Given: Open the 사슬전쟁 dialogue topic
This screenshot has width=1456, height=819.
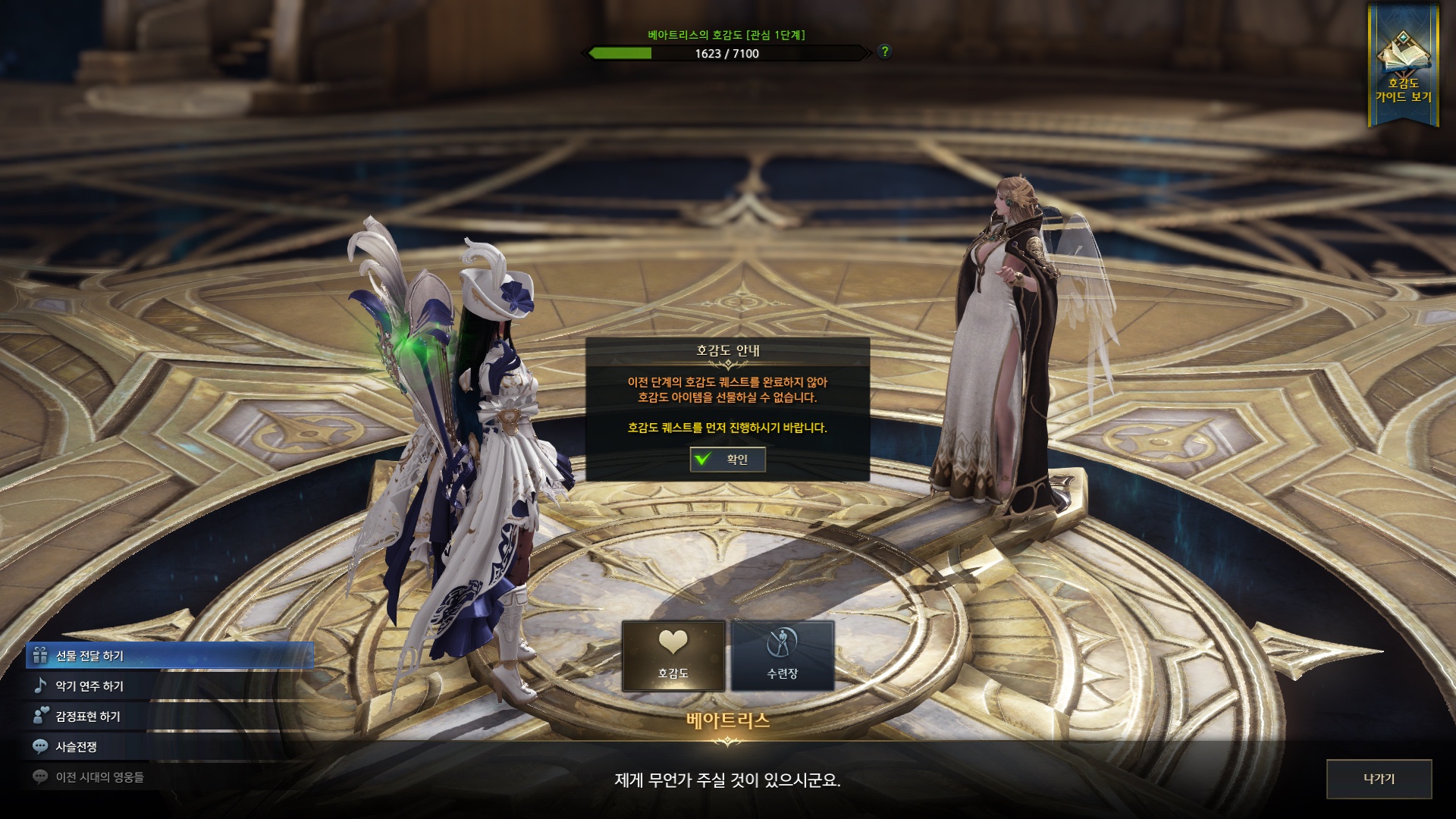Looking at the screenshot, I should pyautogui.click(x=76, y=747).
